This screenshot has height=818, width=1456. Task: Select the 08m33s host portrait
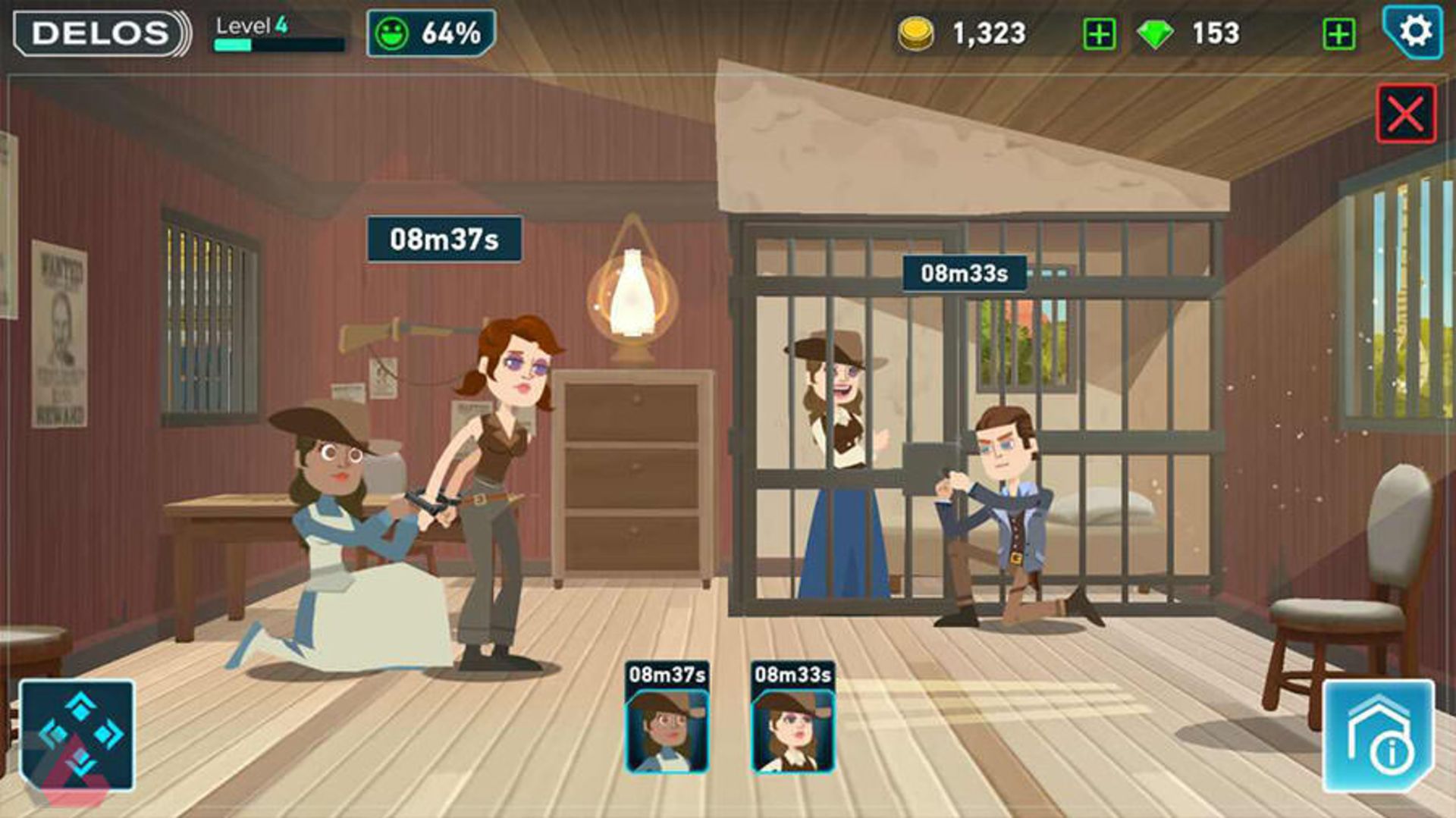pyautogui.click(x=792, y=729)
